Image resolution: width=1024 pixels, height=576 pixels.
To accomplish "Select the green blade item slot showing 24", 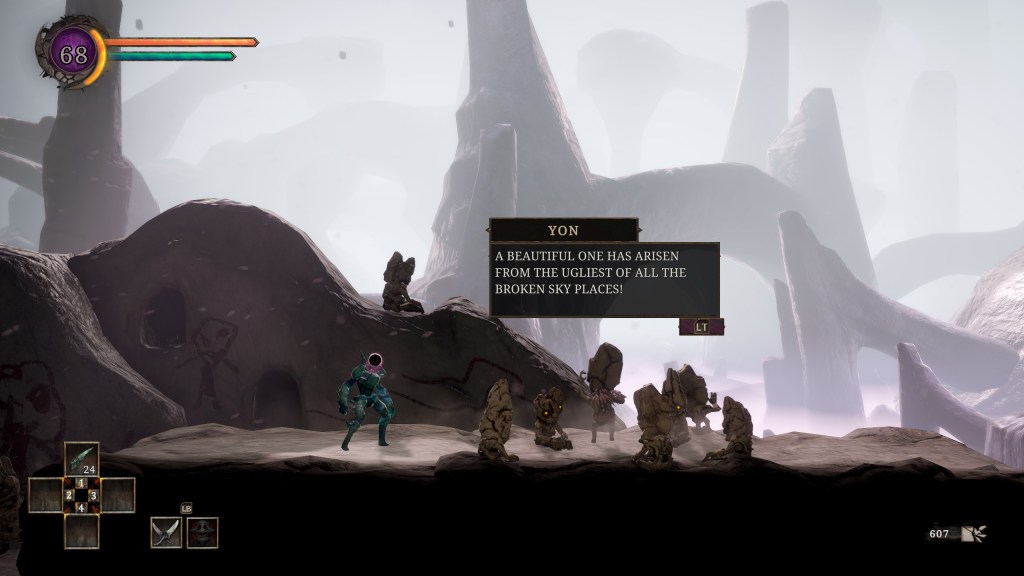I will click(82, 459).
